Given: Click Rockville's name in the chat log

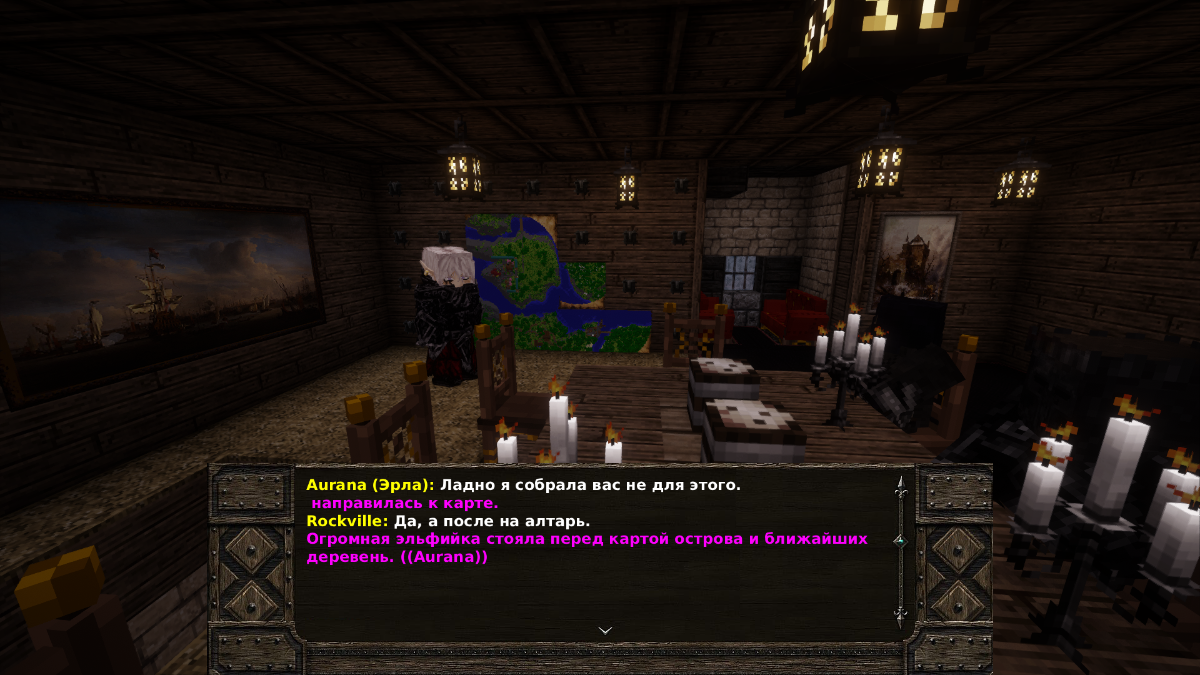Looking at the screenshot, I should (x=346, y=521).
